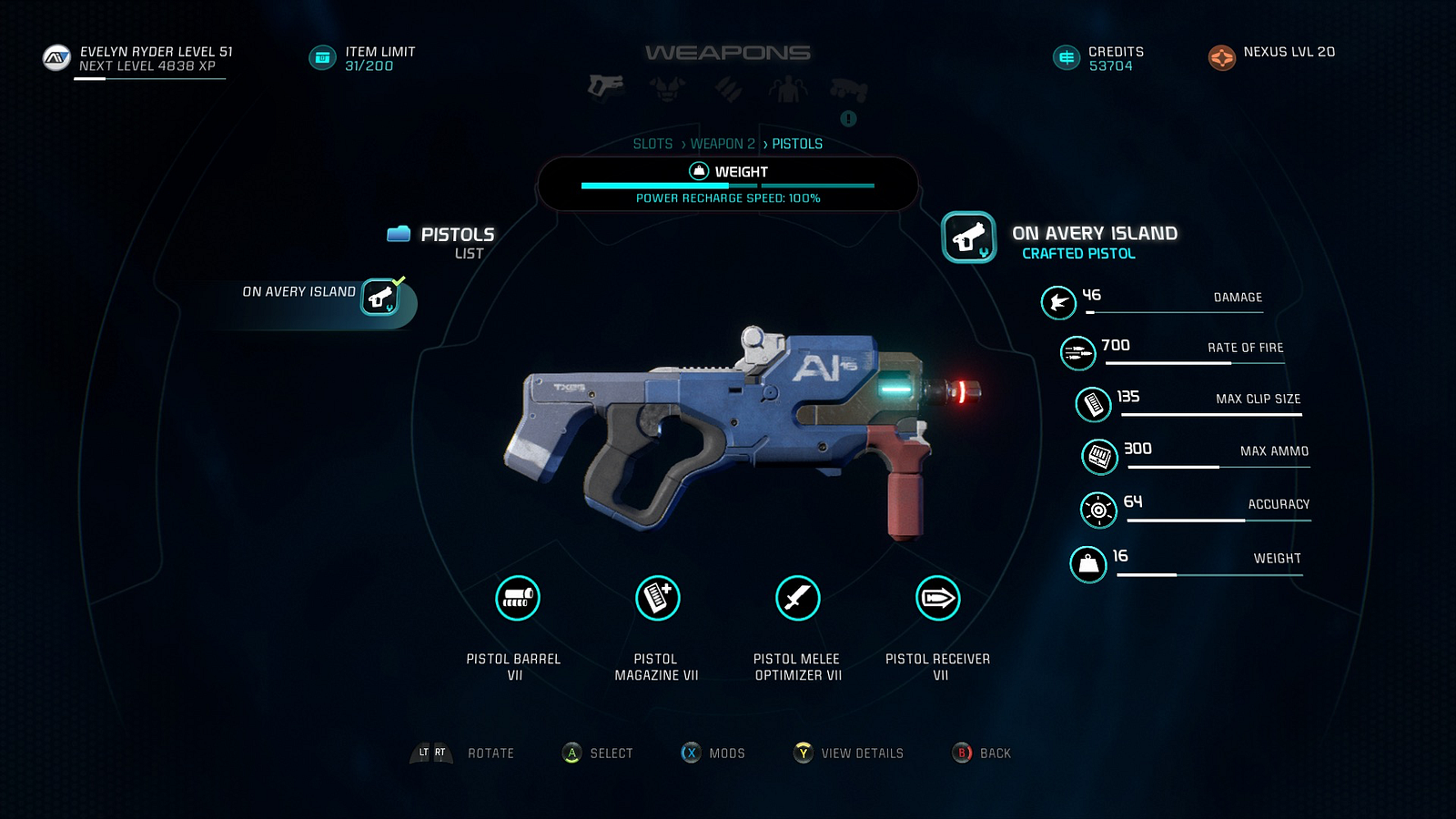Open the Pistol Receiver VII mod slot
The height and width of the screenshot is (819, 1456).
click(937, 599)
